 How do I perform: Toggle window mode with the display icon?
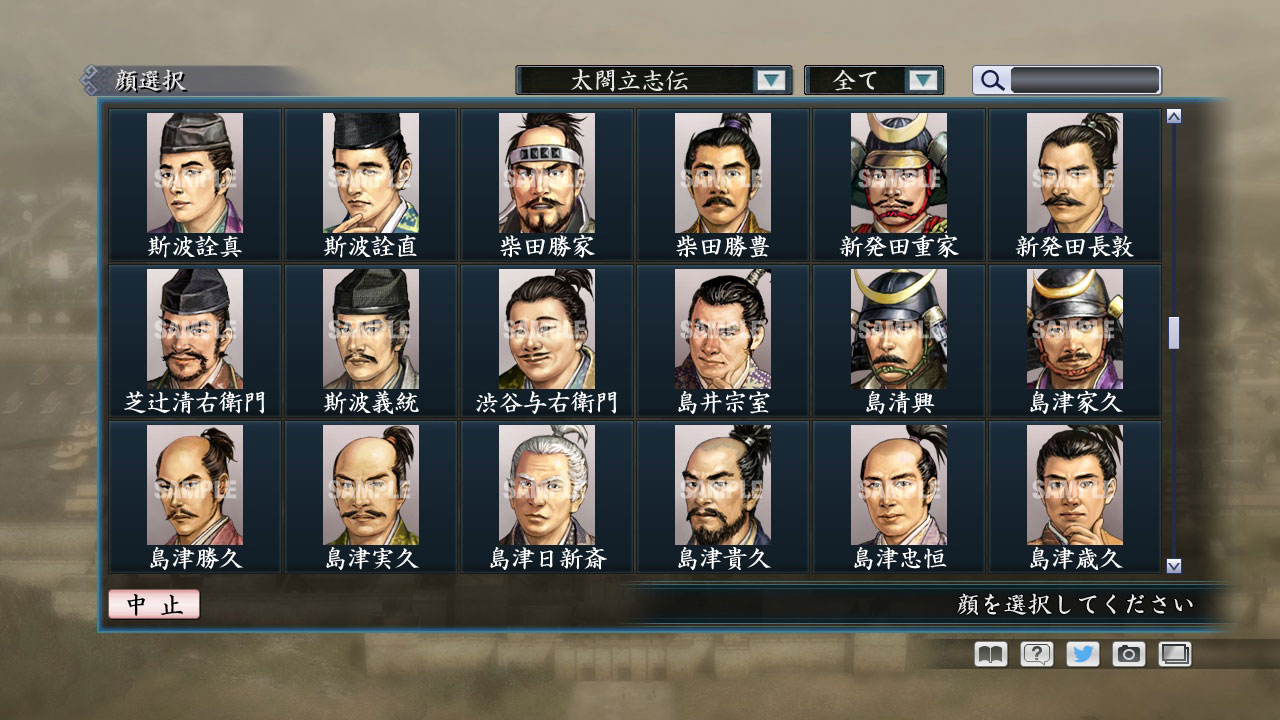pos(1173,654)
